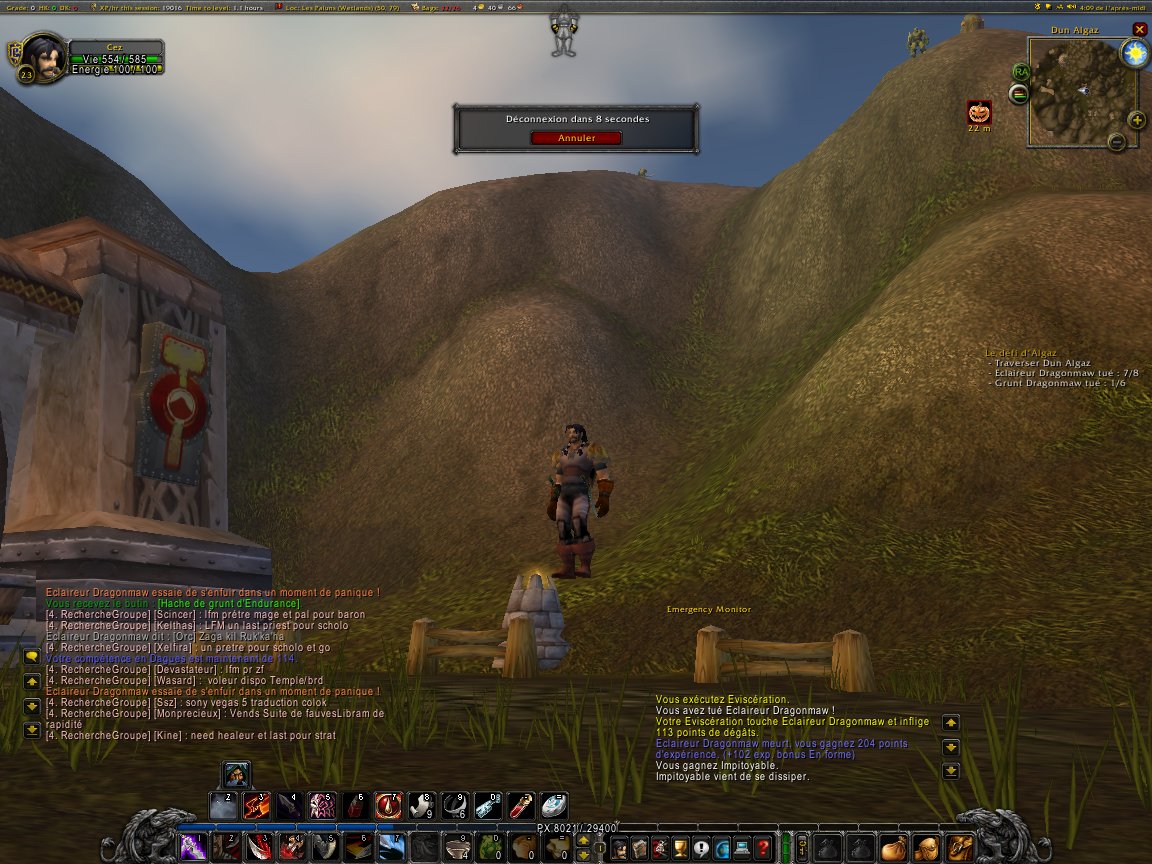Screen dimensions: 1152x864
Task: Open the chat speech-bubble menu button
Action: click(x=32, y=656)
